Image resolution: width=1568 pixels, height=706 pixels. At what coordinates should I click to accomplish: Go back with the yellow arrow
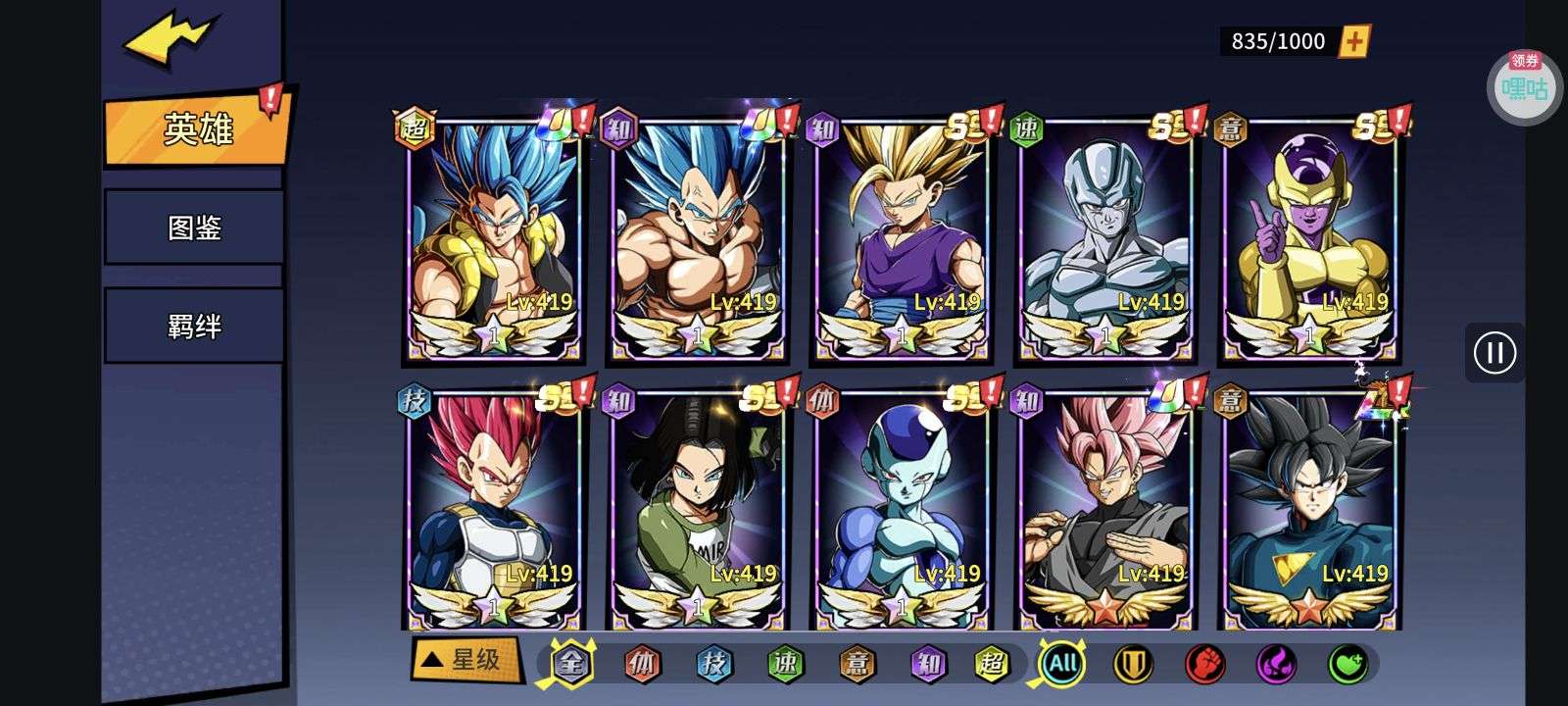point(169,39)
